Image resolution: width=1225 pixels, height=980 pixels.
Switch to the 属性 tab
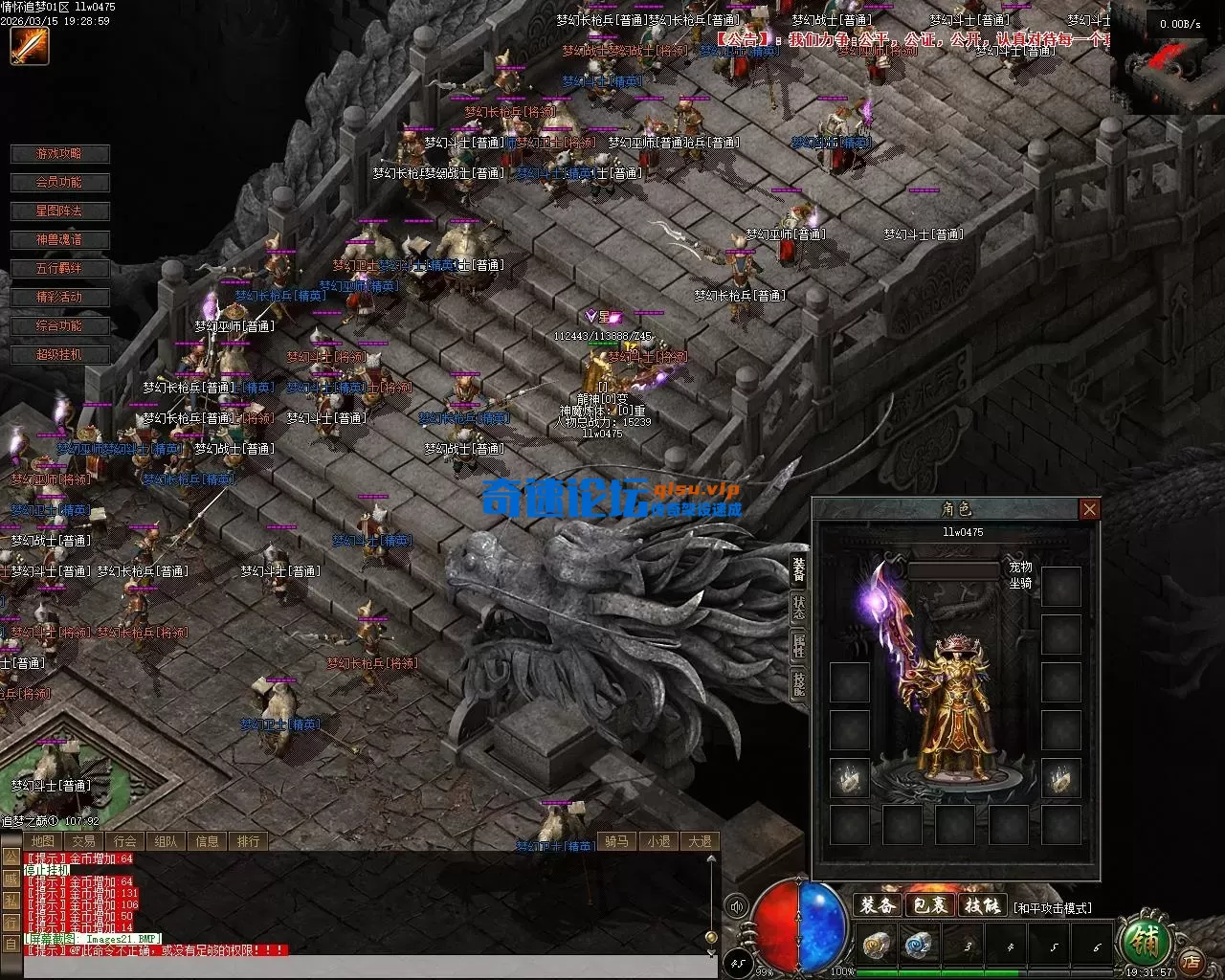(x=798, y=644)
